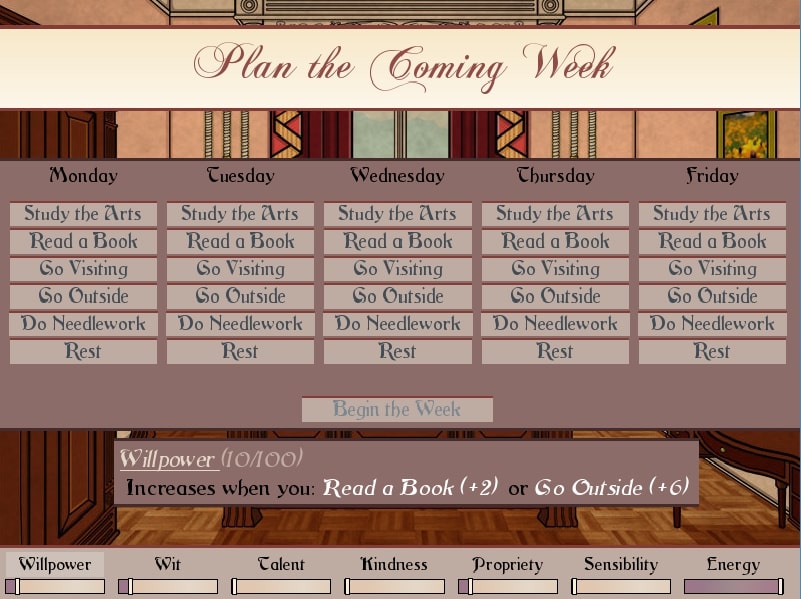
Task: Choose Go Outside for Monday
Action: point(83,296)
